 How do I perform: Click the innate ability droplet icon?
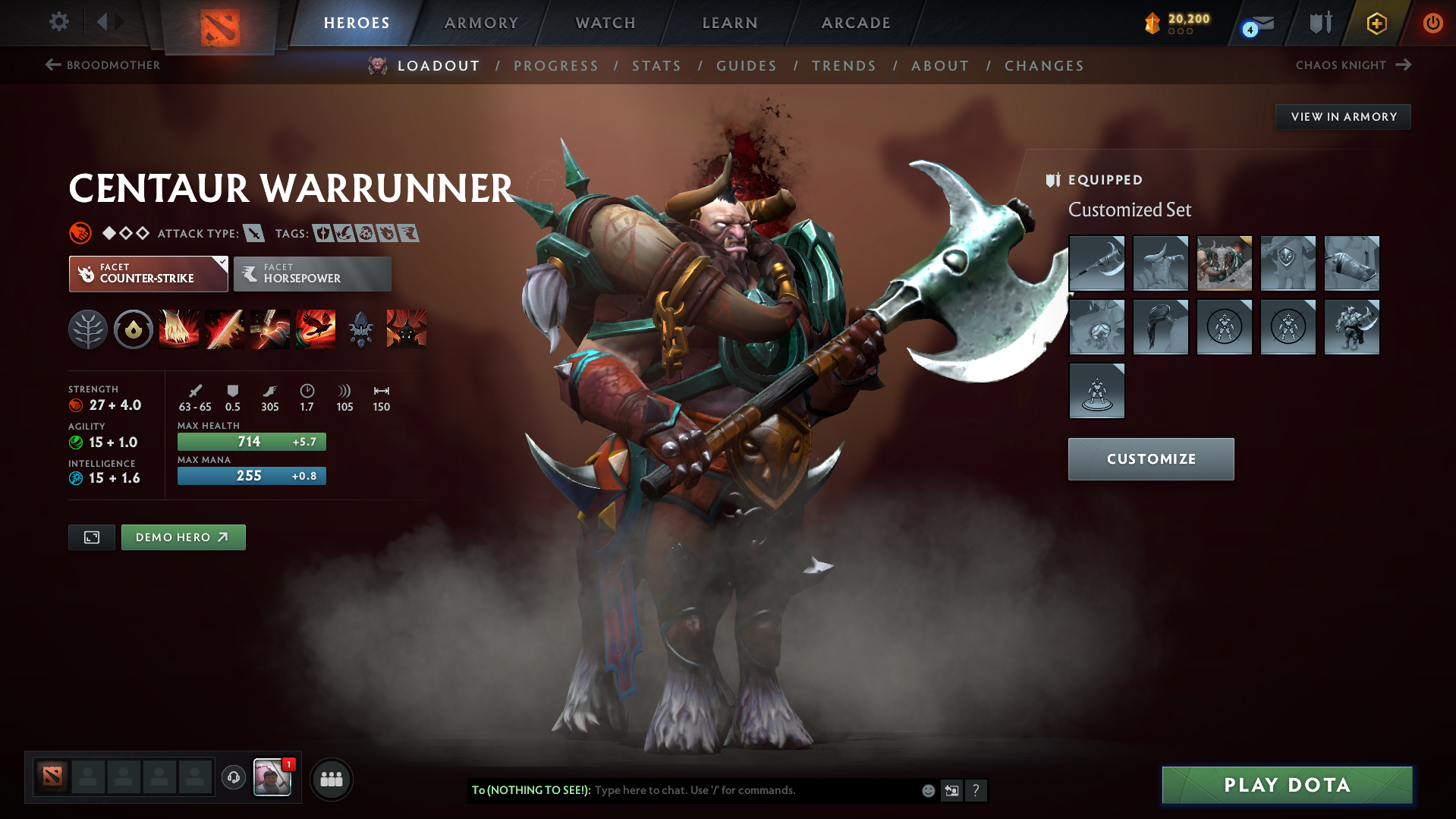(134, 329)
